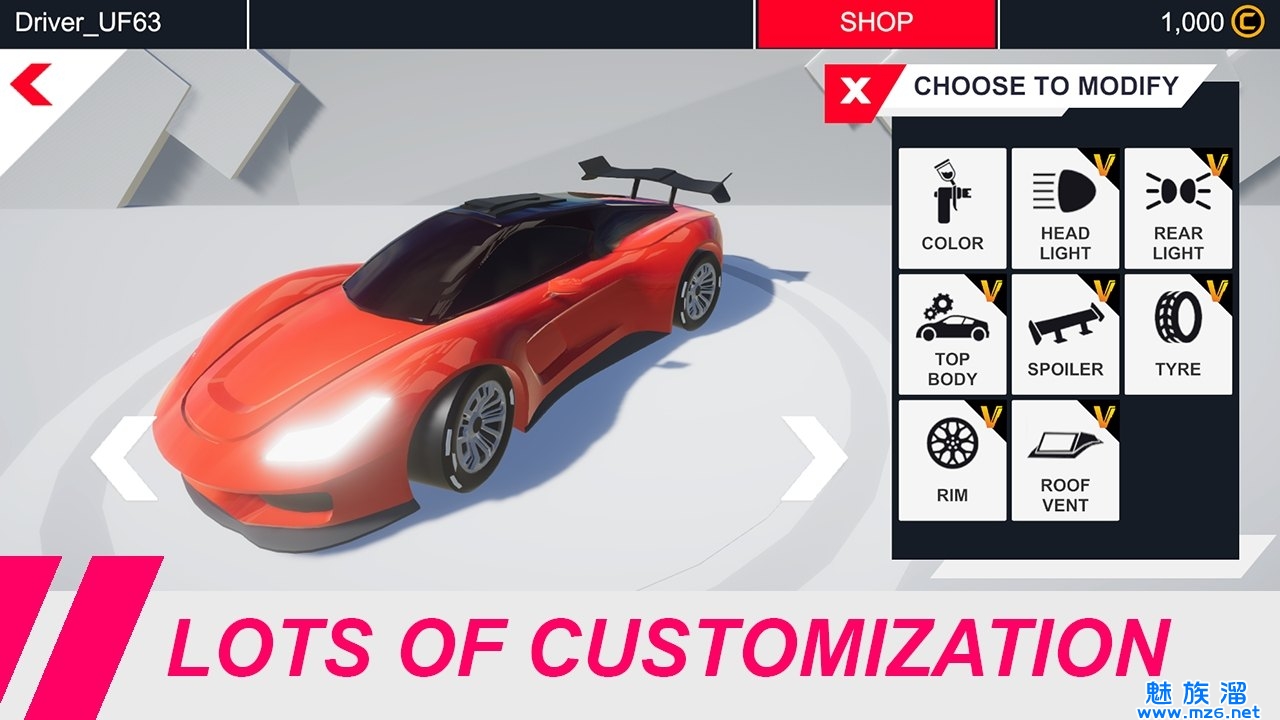
Task: Show the previous car with left arrow
Action: tap(124, 458)
